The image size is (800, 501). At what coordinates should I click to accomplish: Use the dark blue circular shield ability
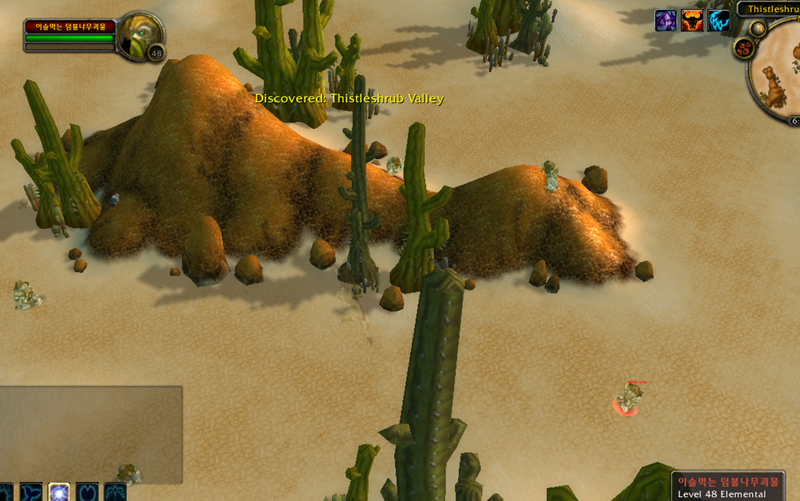(88, 492)
